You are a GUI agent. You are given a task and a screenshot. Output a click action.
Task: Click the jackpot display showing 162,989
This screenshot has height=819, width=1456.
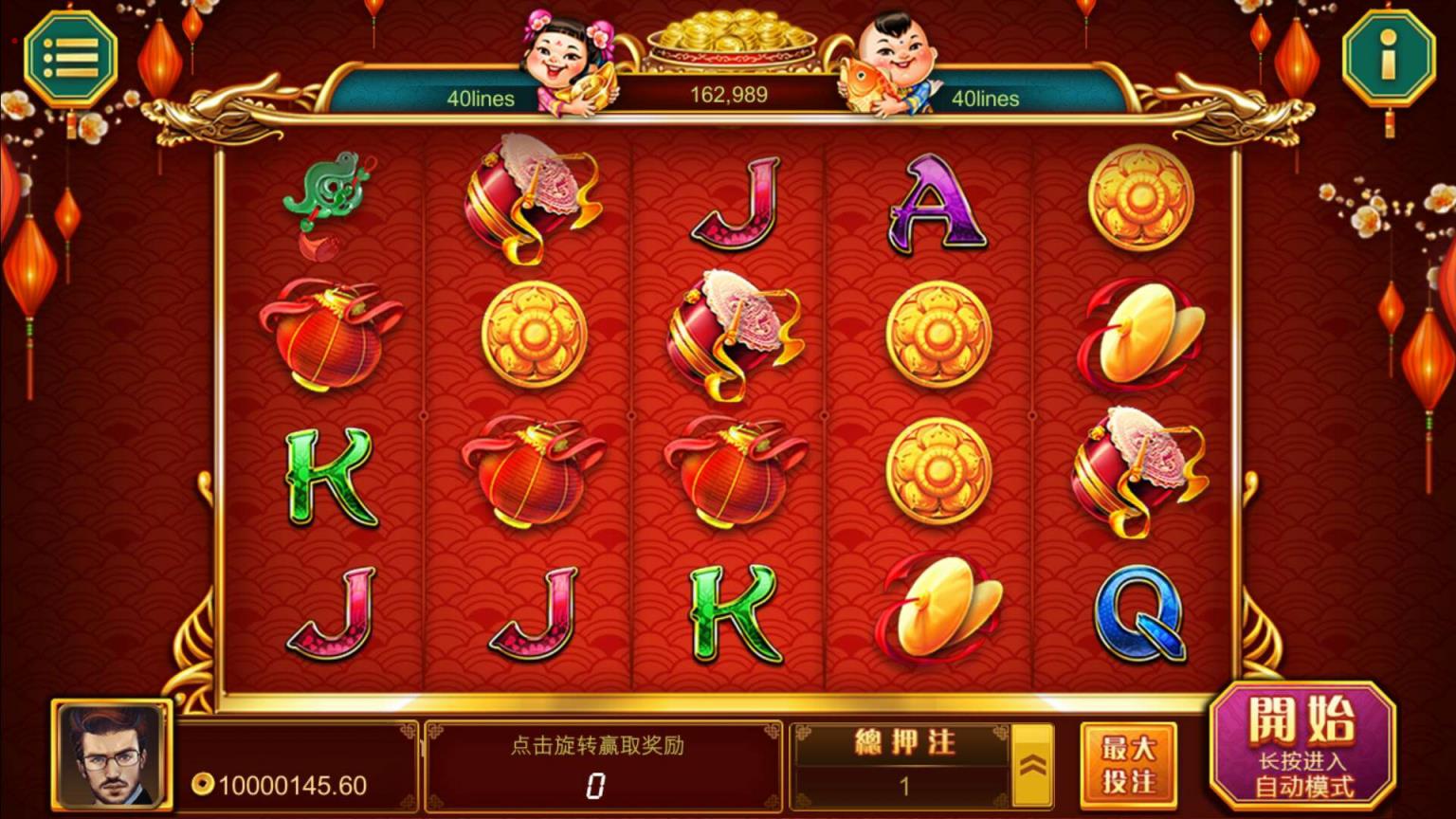(x=728, y=95)
